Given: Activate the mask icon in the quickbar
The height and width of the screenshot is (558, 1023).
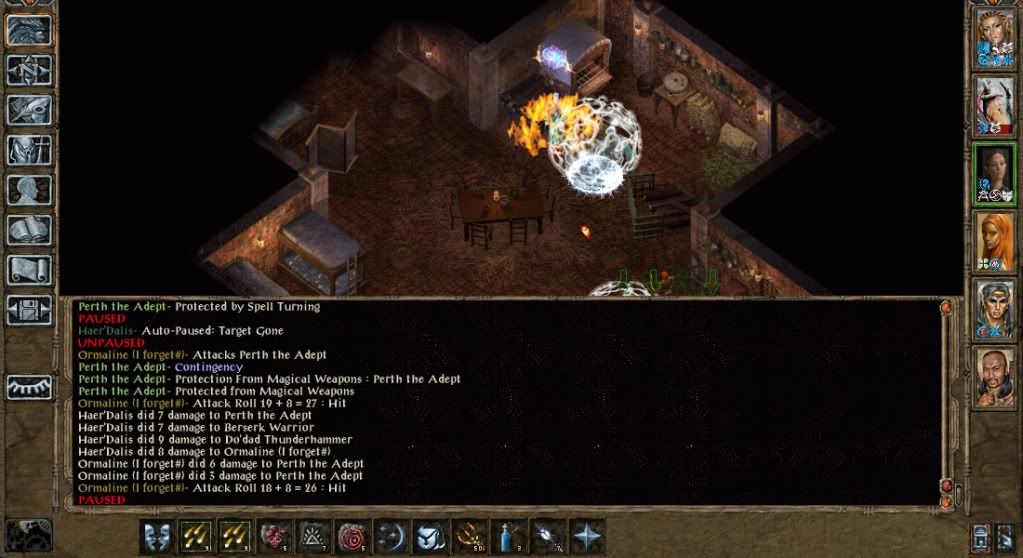Looking at the screenshot, I should tap(156, 537).
